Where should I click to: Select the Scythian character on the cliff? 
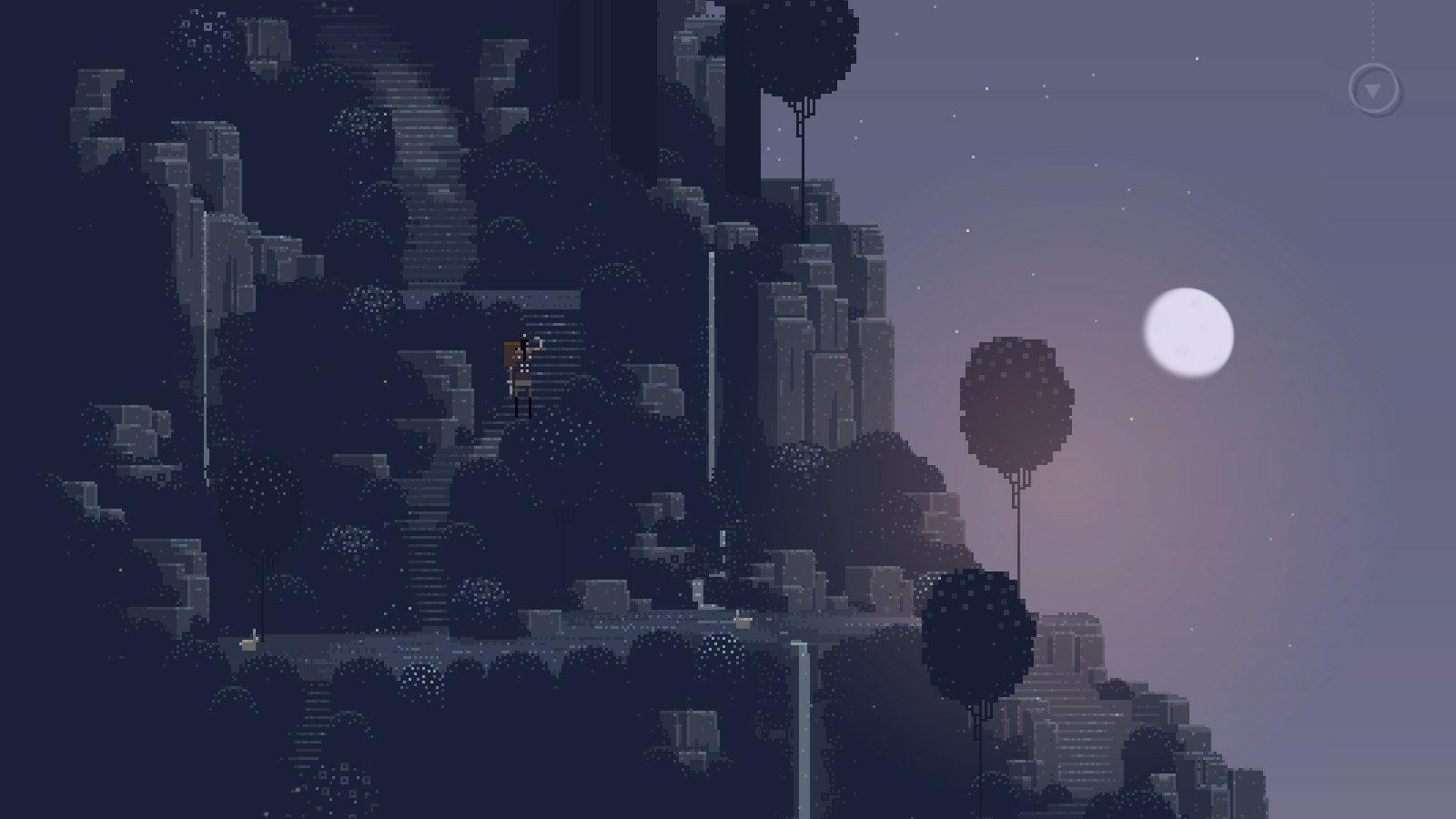pos(523,373)
